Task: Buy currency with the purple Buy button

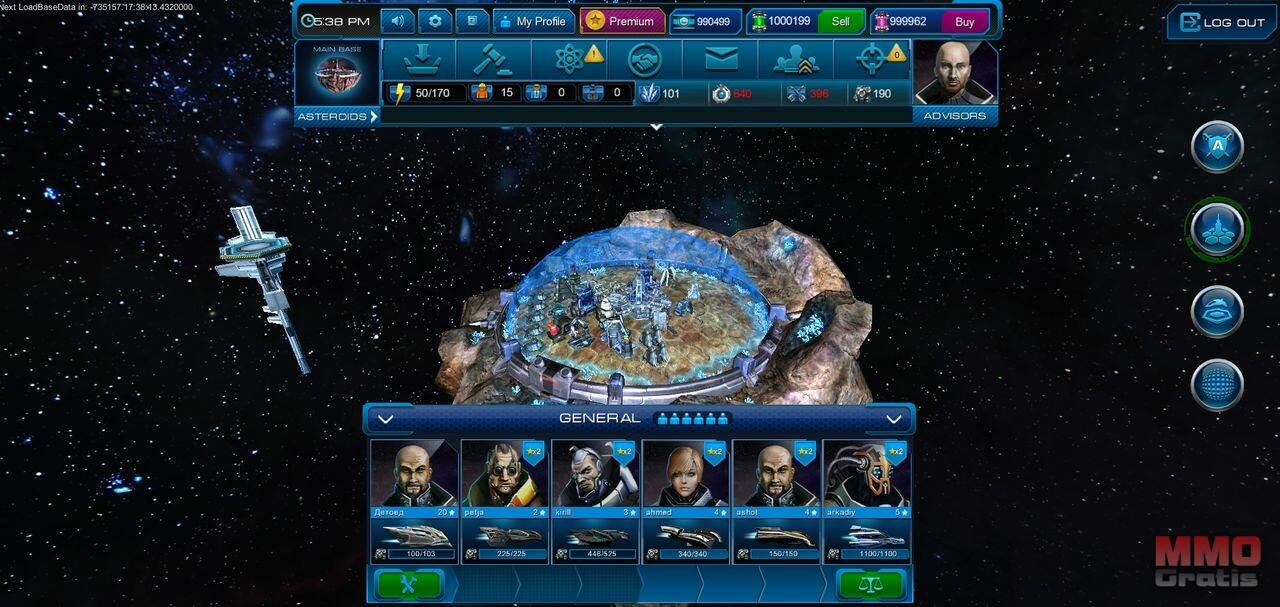Action: [x=964, y=21]
